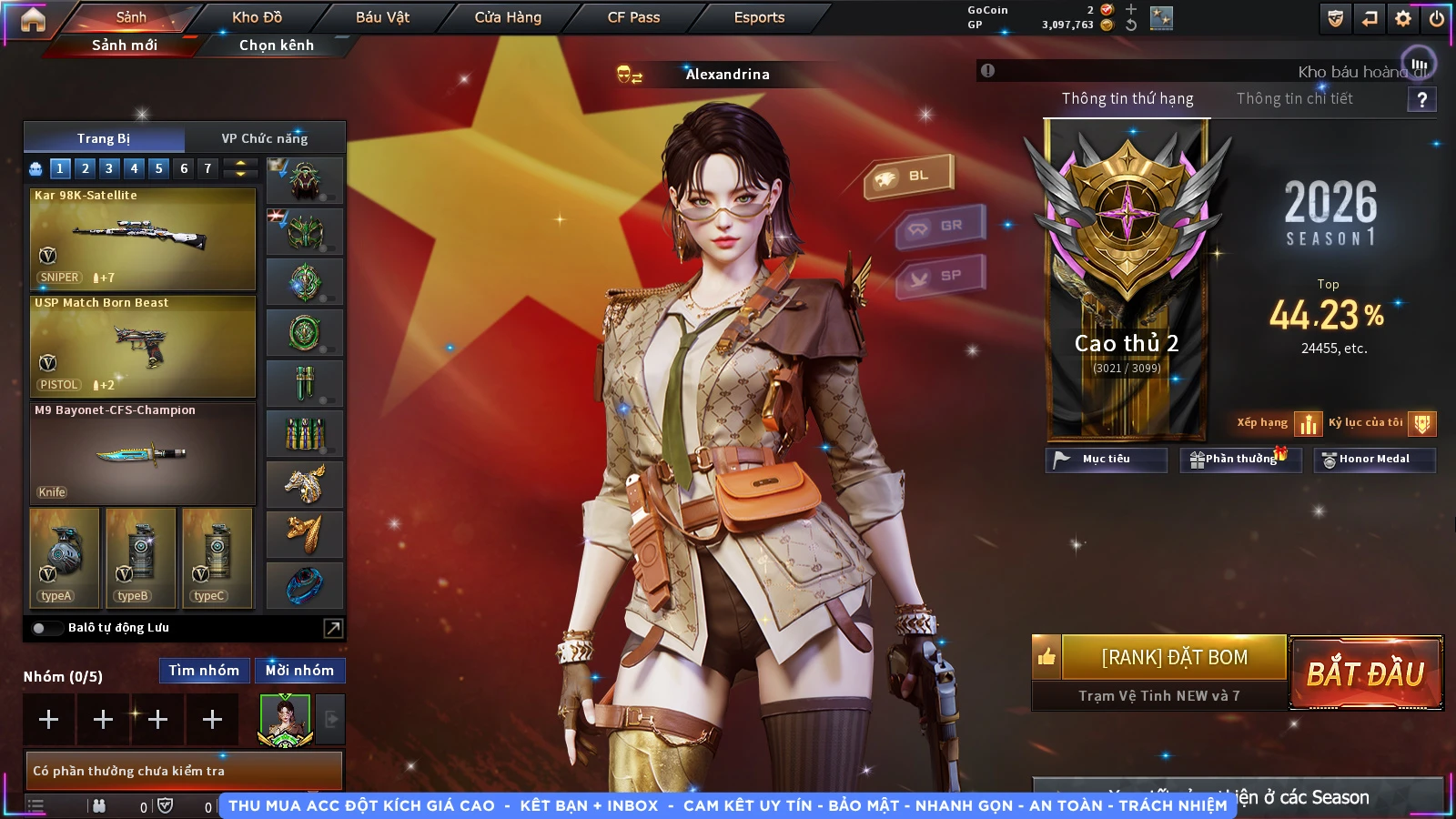
Task: Choose the Kar 98K-Satellite sniper slot
Action: point(143,238)
